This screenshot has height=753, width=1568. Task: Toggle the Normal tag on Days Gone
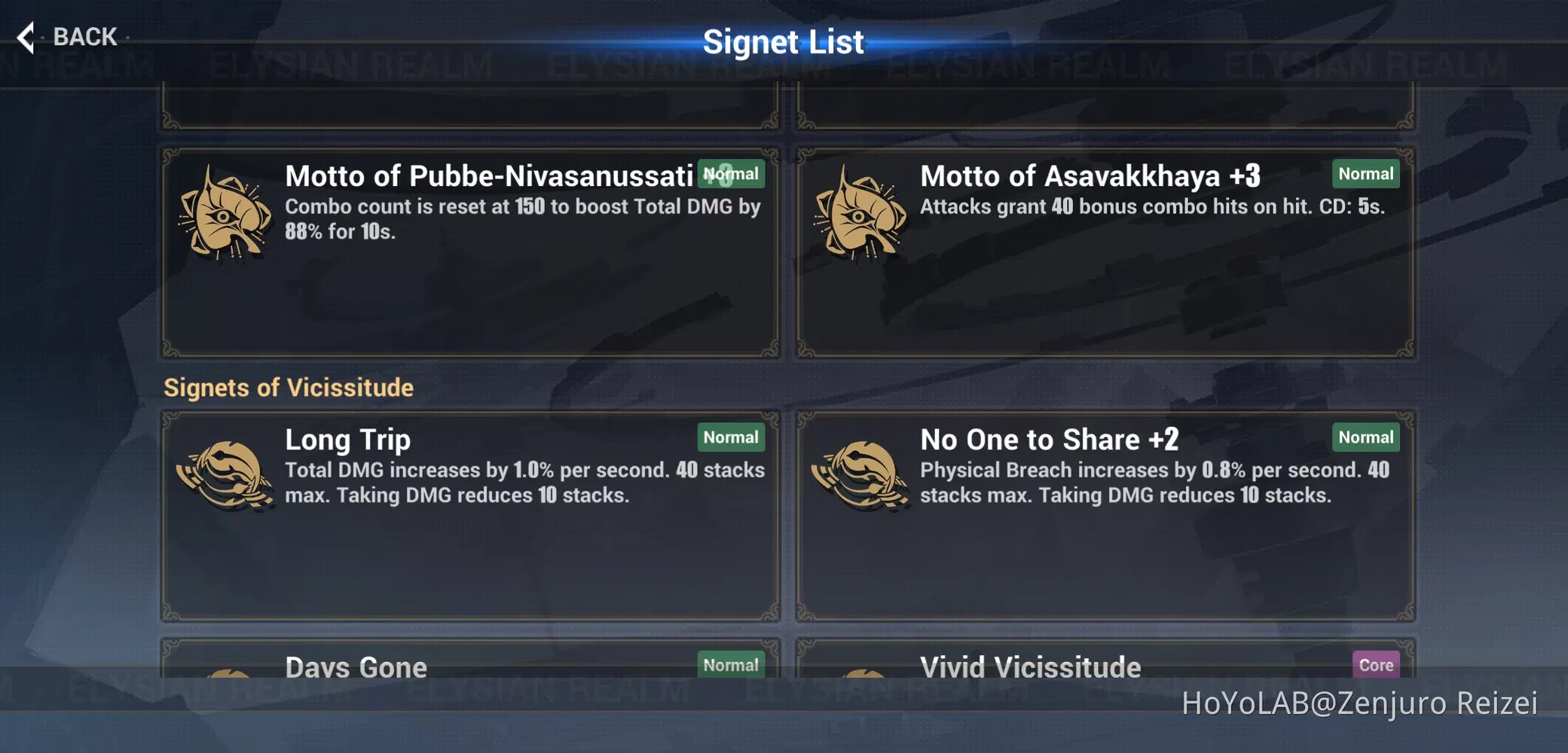730,666
